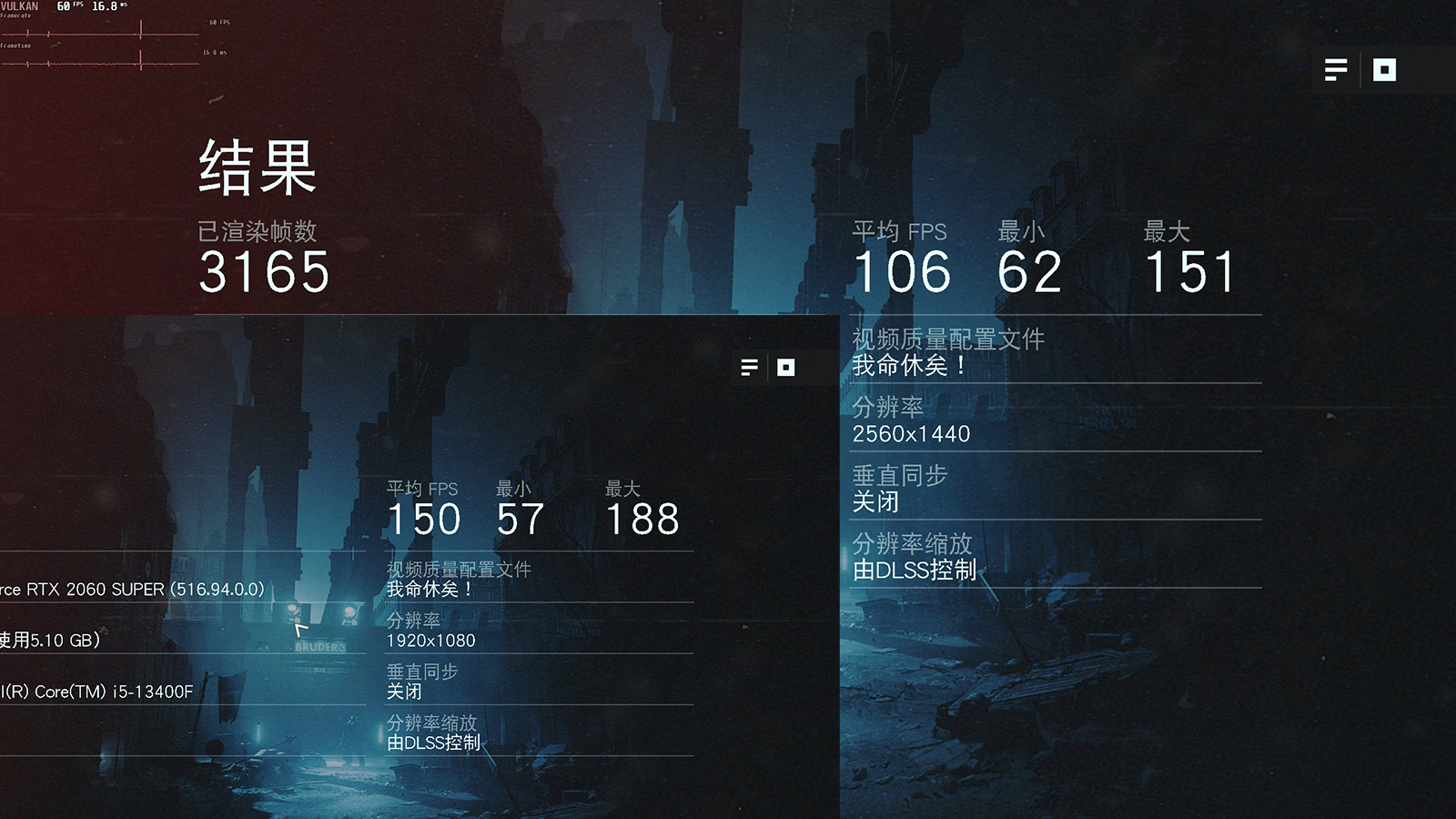The height and width of the screenshot is (819, 1456).
Task: Click the results list icon on the top-right panel
Action: click(x=1335, y=69)
